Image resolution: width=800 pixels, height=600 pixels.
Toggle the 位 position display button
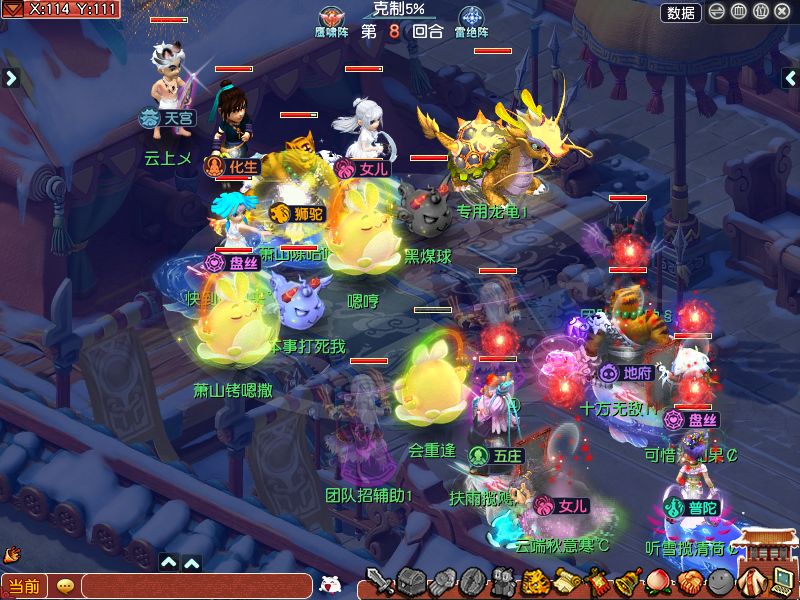(760, 13)
